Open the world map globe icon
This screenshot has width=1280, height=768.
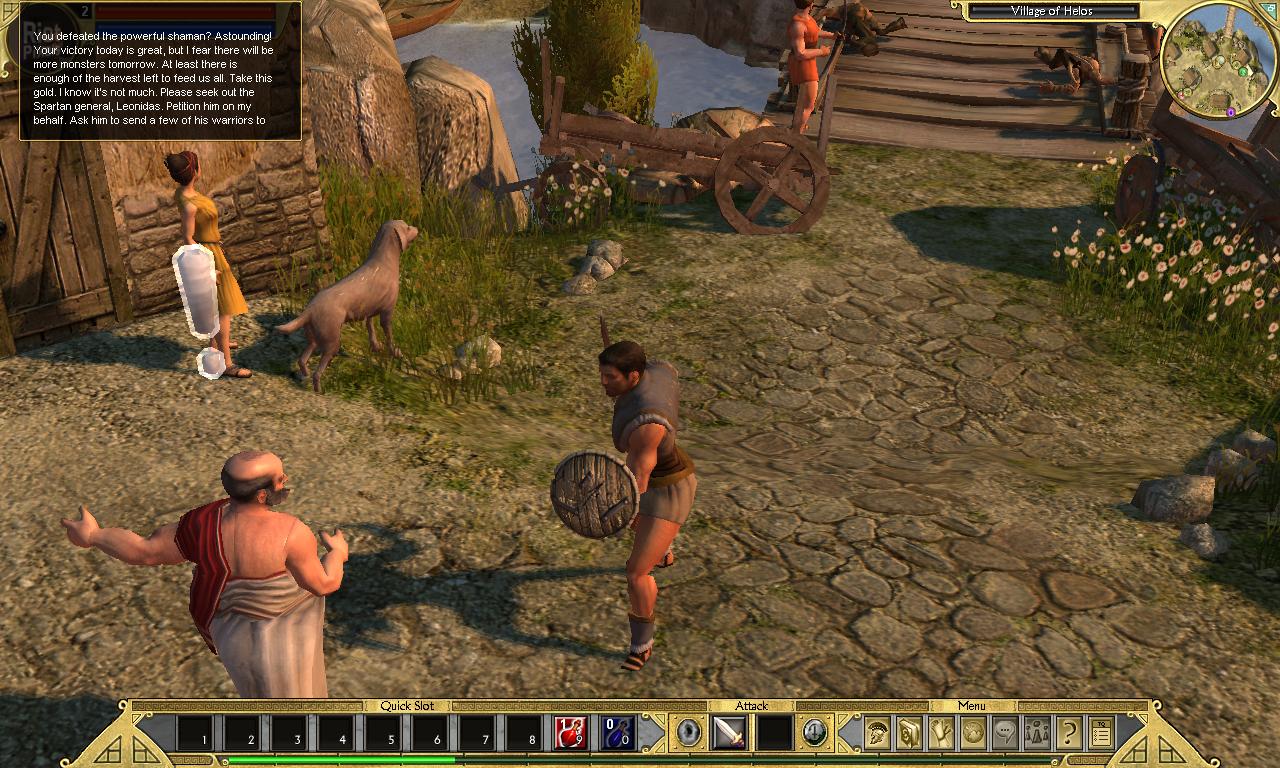click(x=973, y=733)
